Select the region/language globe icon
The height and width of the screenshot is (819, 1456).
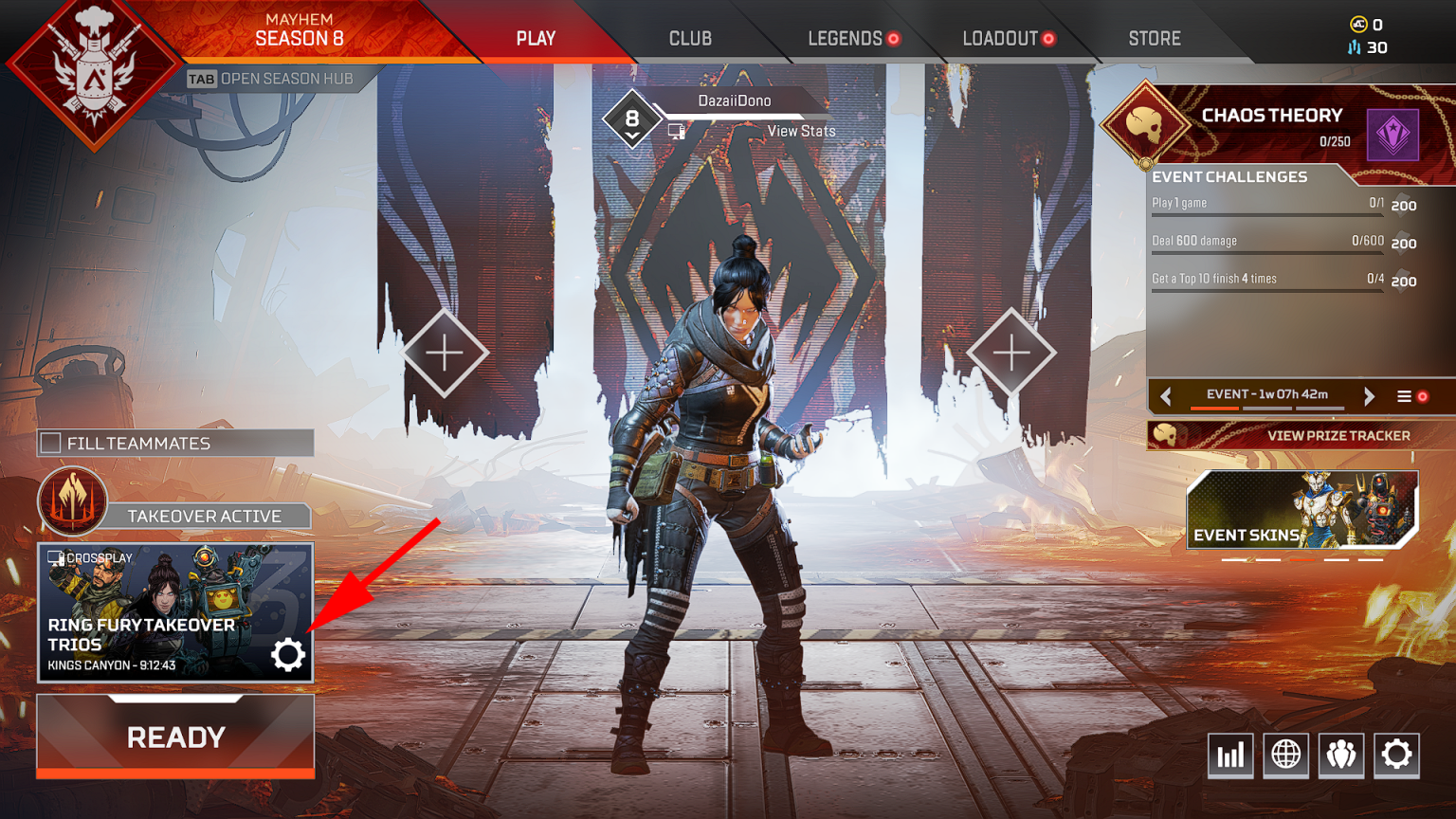click(x=1285, y=755)
